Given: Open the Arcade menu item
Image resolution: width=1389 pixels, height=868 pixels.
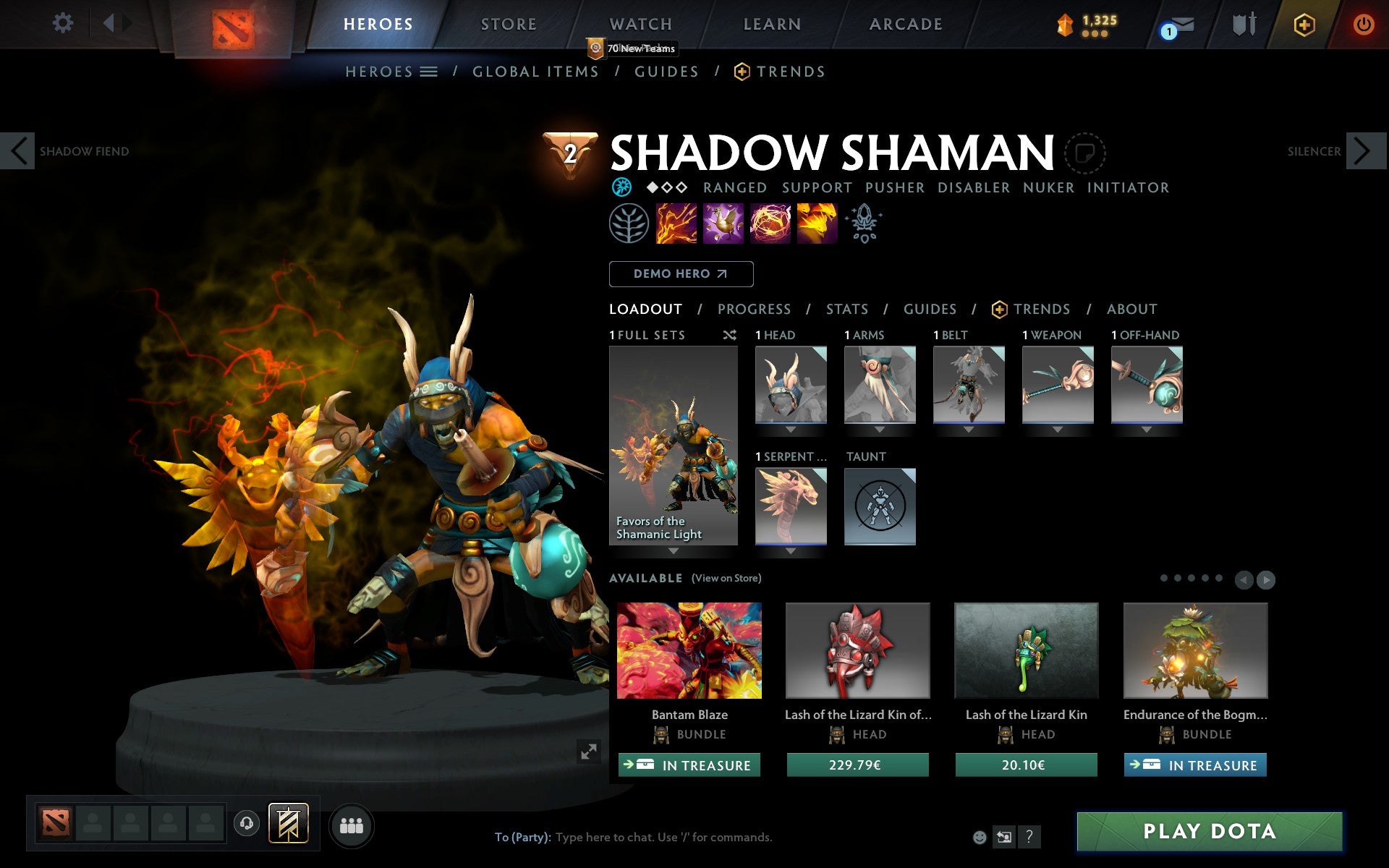Looking at the screenshot, I should pyautogui.click(x=906, y=24).
